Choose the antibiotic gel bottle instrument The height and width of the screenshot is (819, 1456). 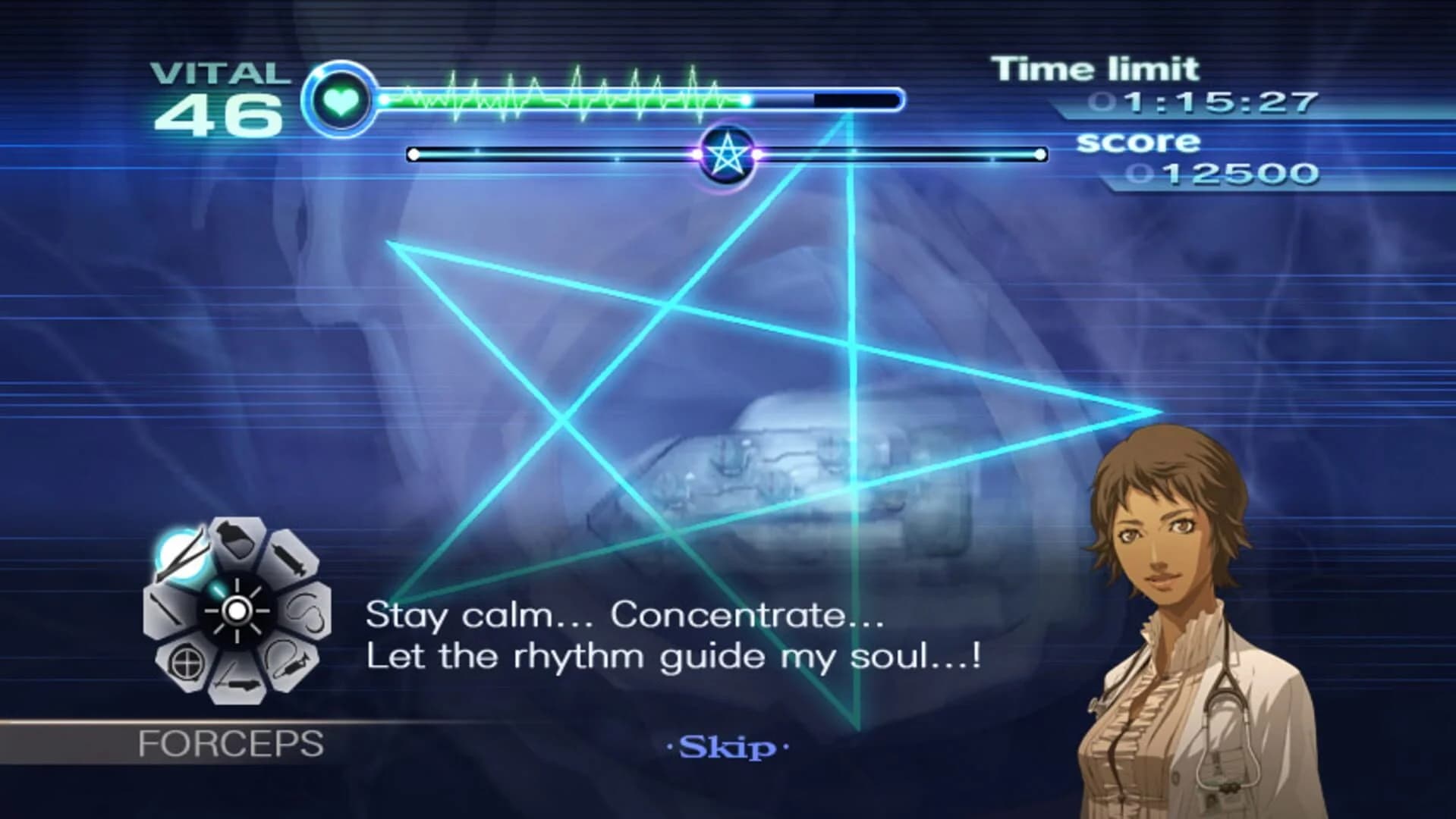pos(236,542)
